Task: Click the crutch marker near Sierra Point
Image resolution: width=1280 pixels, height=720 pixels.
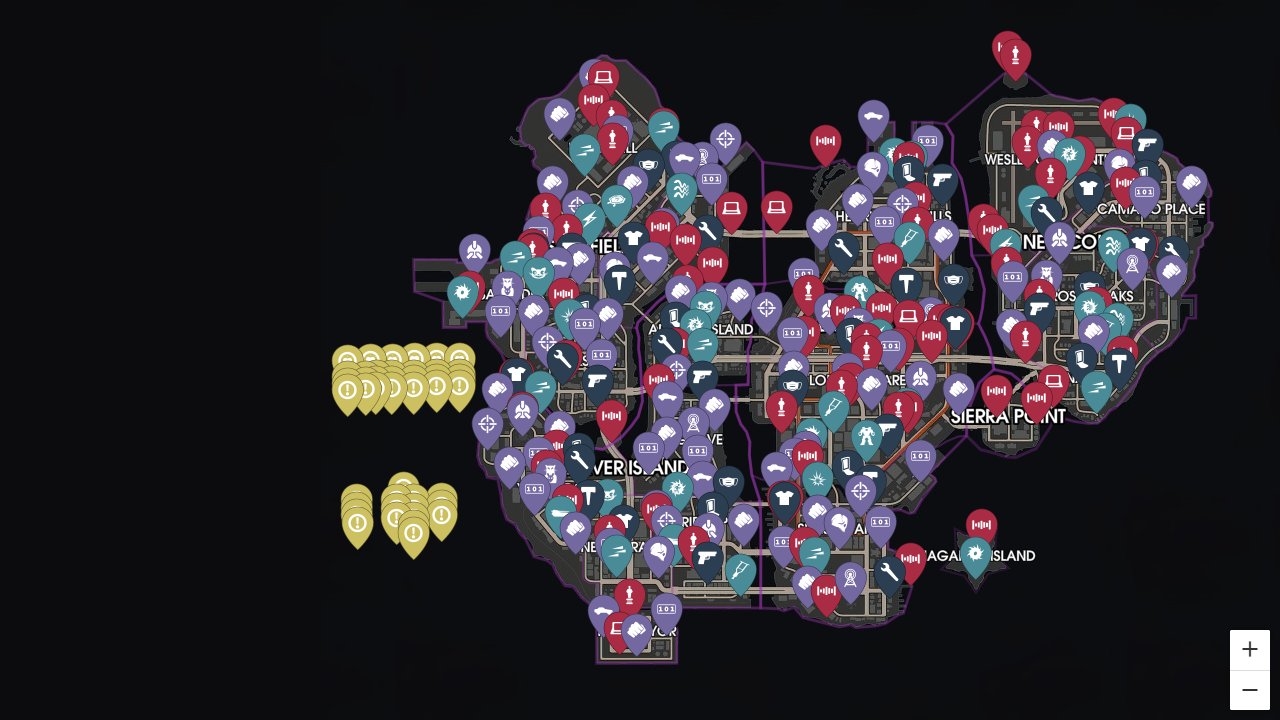Action: pos(834,404)
